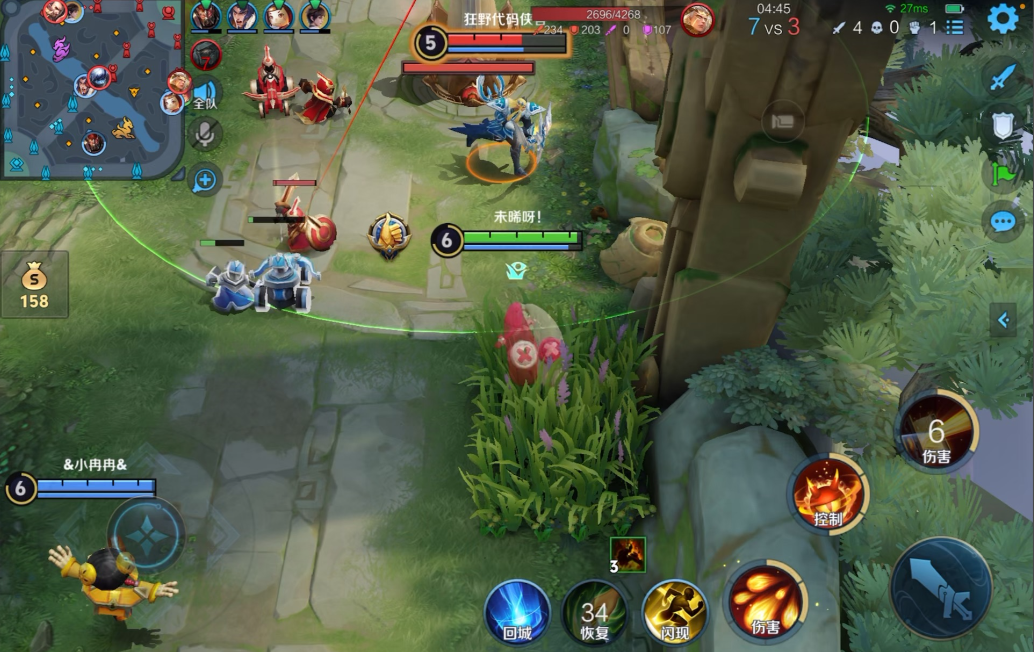Viewport: 1034px width, 652px height.
Task: Use the 恢复 heal skill
Action: tap(595, 612)
